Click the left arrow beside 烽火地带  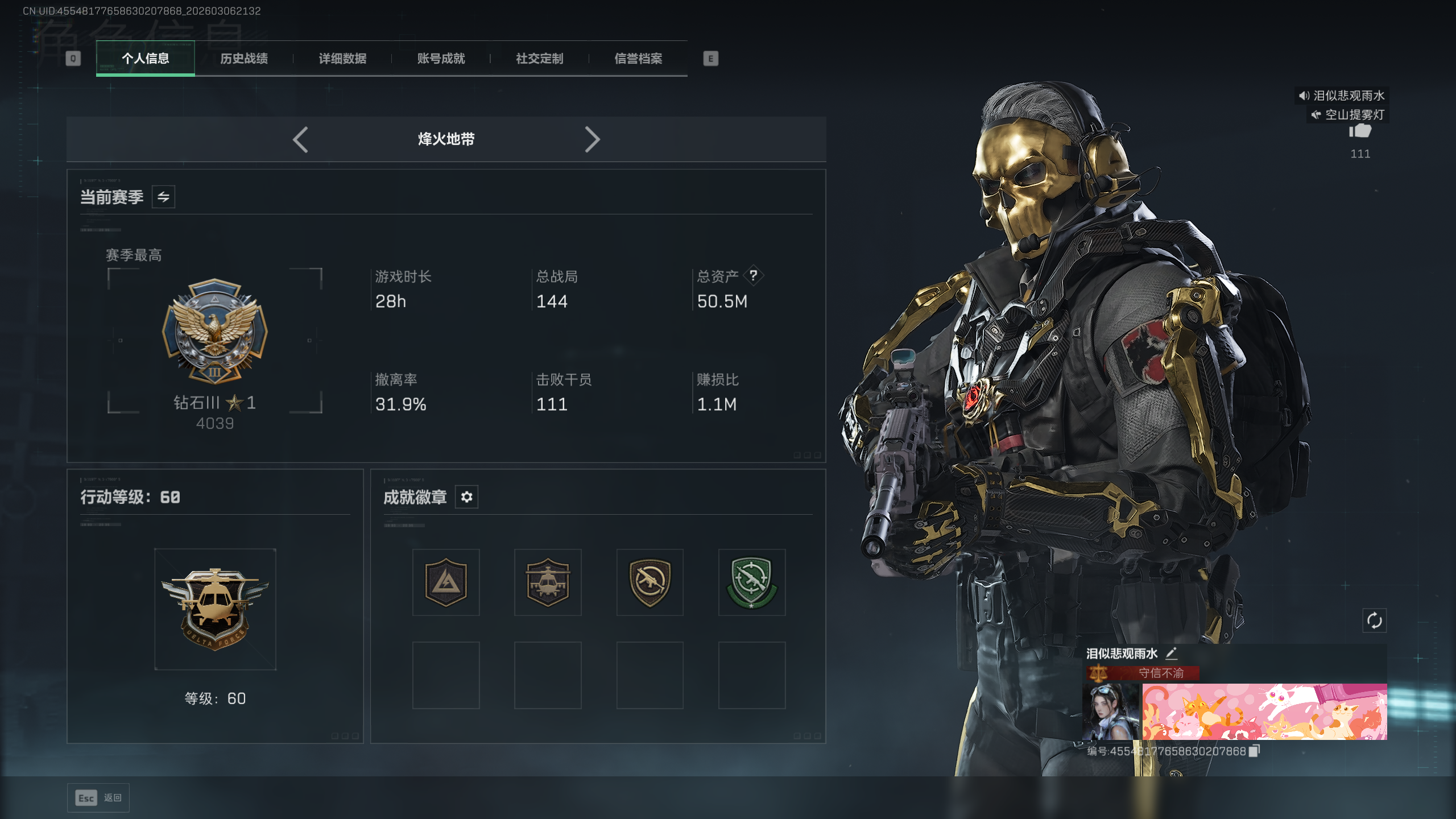pyautogui.click(x=300, y=139)
